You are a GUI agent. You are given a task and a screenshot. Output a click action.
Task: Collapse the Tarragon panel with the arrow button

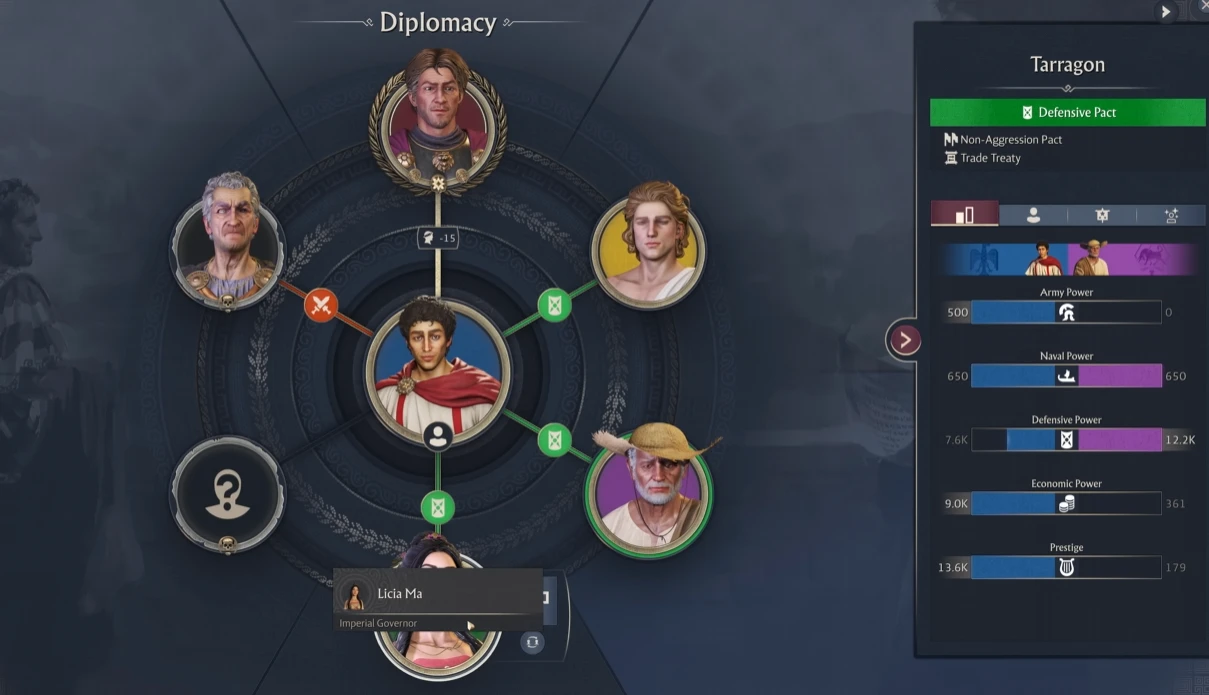(x=904, y=340)
